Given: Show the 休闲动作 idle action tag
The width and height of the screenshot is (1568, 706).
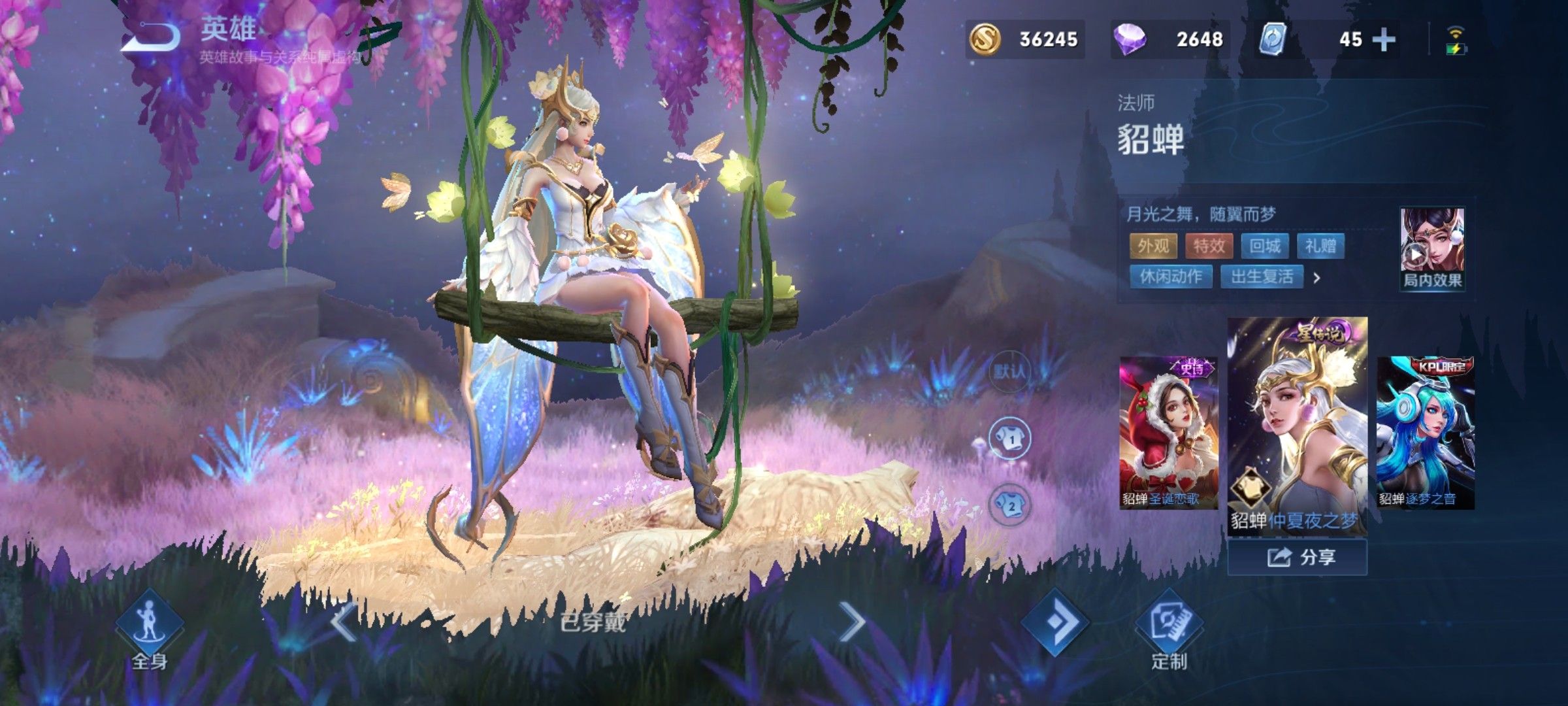Looking at the screenshot, I should pyautogui.click(x=1171, y=277).
